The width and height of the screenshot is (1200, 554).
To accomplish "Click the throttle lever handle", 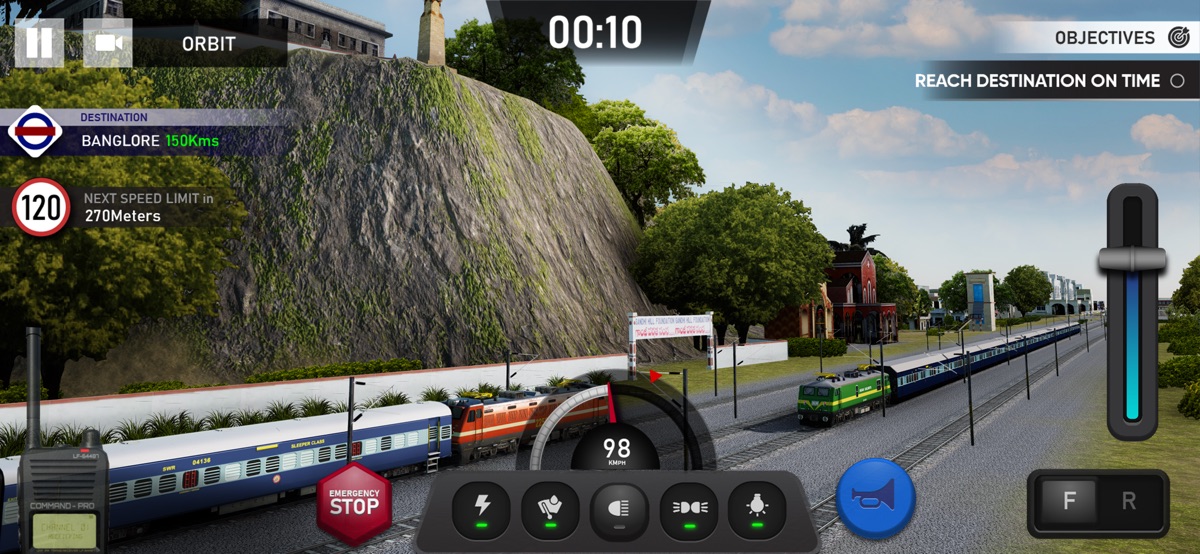I will coord(1132,259).
